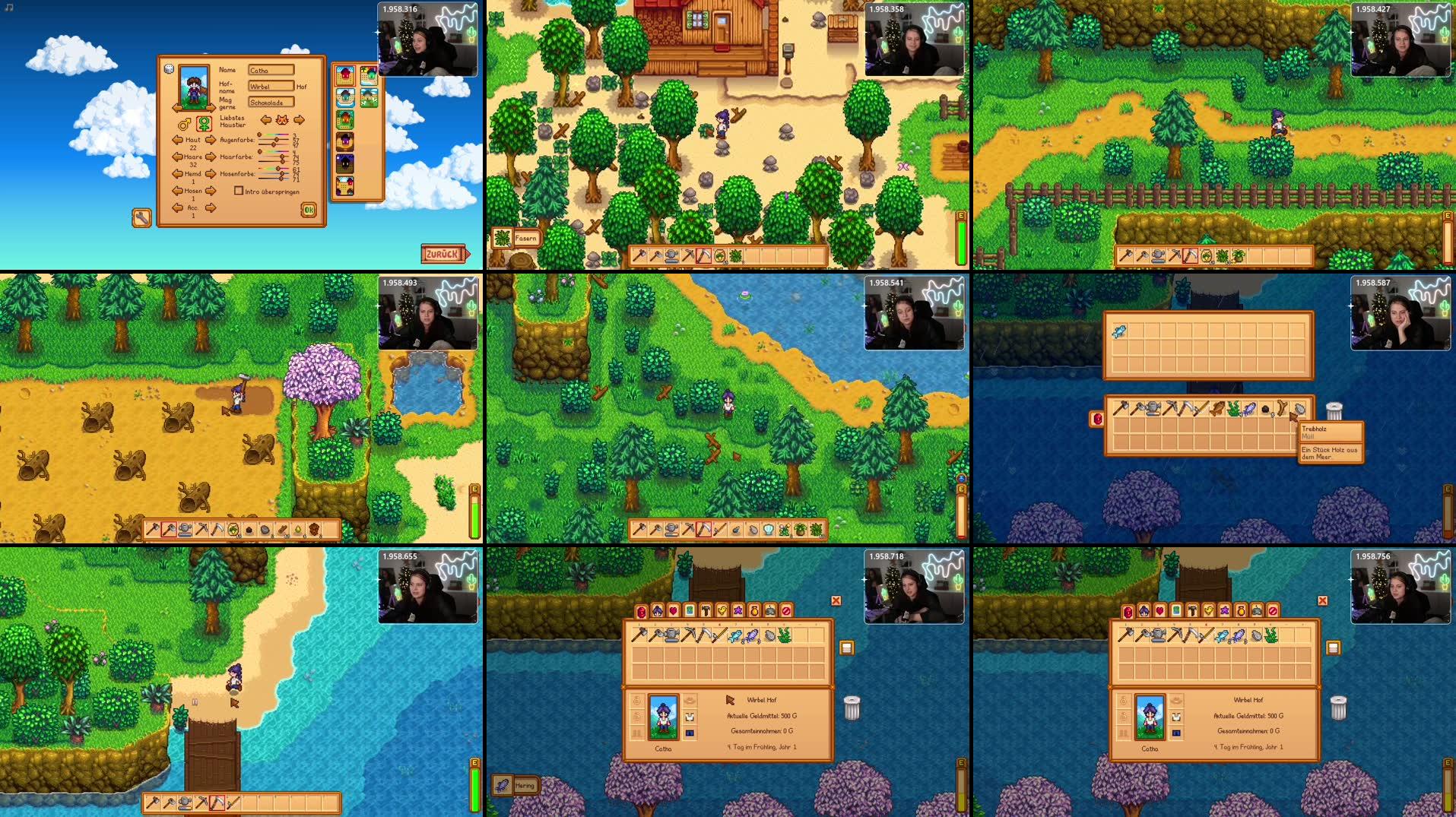
Task: Select the female gender symbol
Action: 204,123
